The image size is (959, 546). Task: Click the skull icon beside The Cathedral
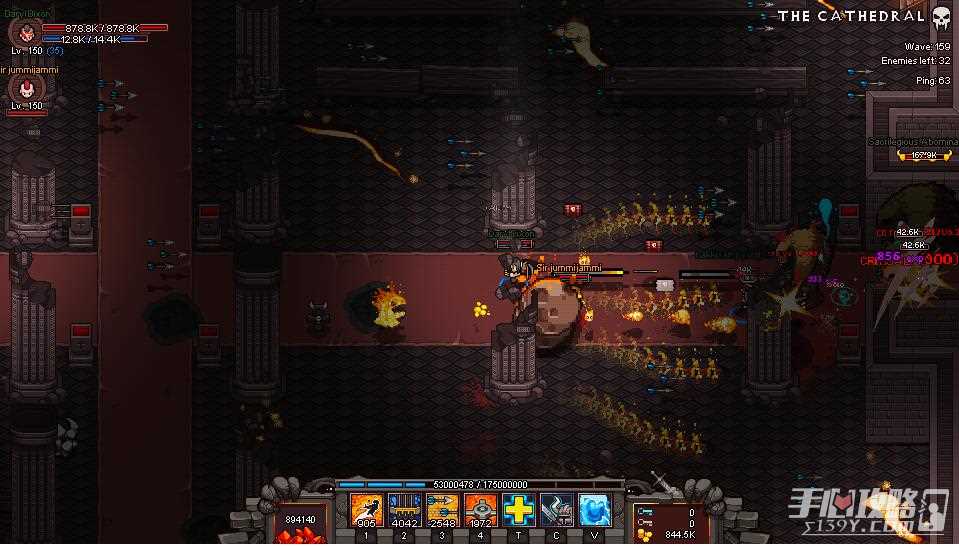click(941, 17)
